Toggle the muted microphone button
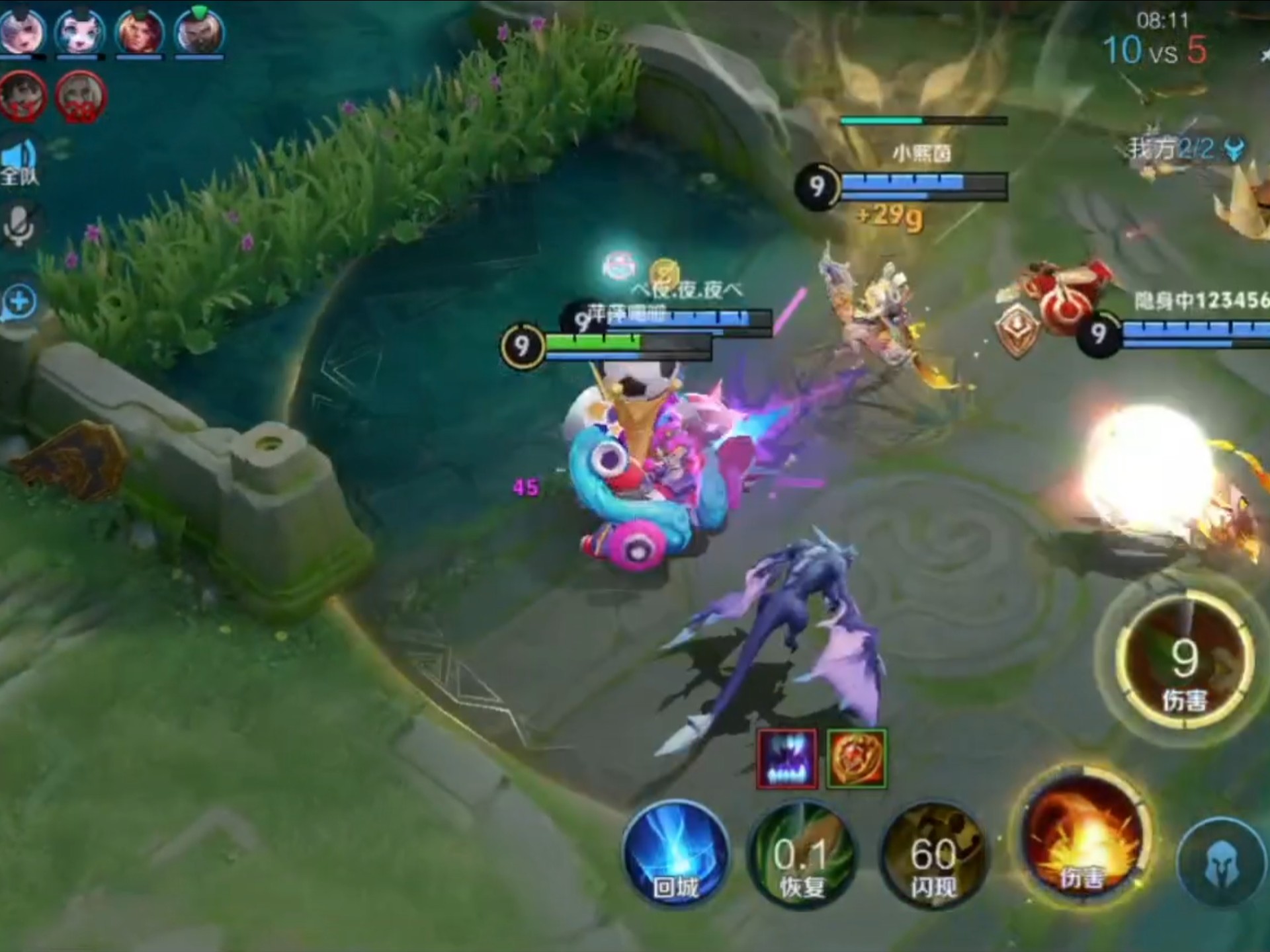Image resolution: width=1270 pixels, height=952 pixels. (19, 225)
